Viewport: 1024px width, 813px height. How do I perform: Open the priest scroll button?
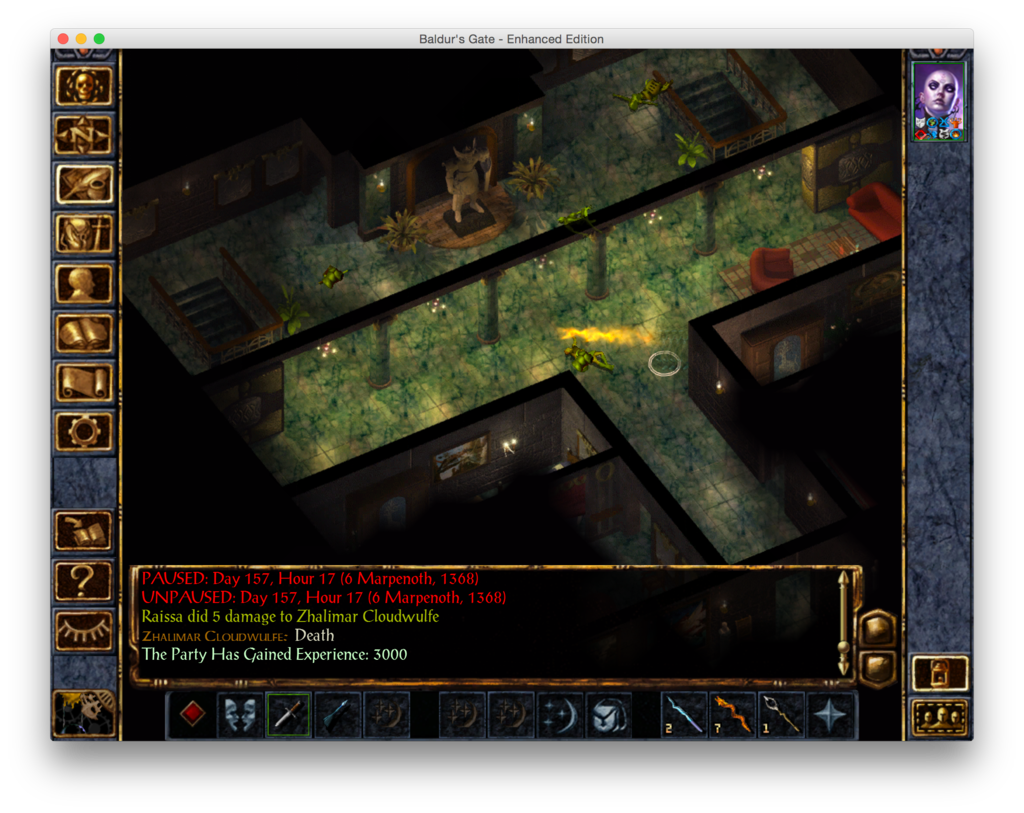[84, 382]
